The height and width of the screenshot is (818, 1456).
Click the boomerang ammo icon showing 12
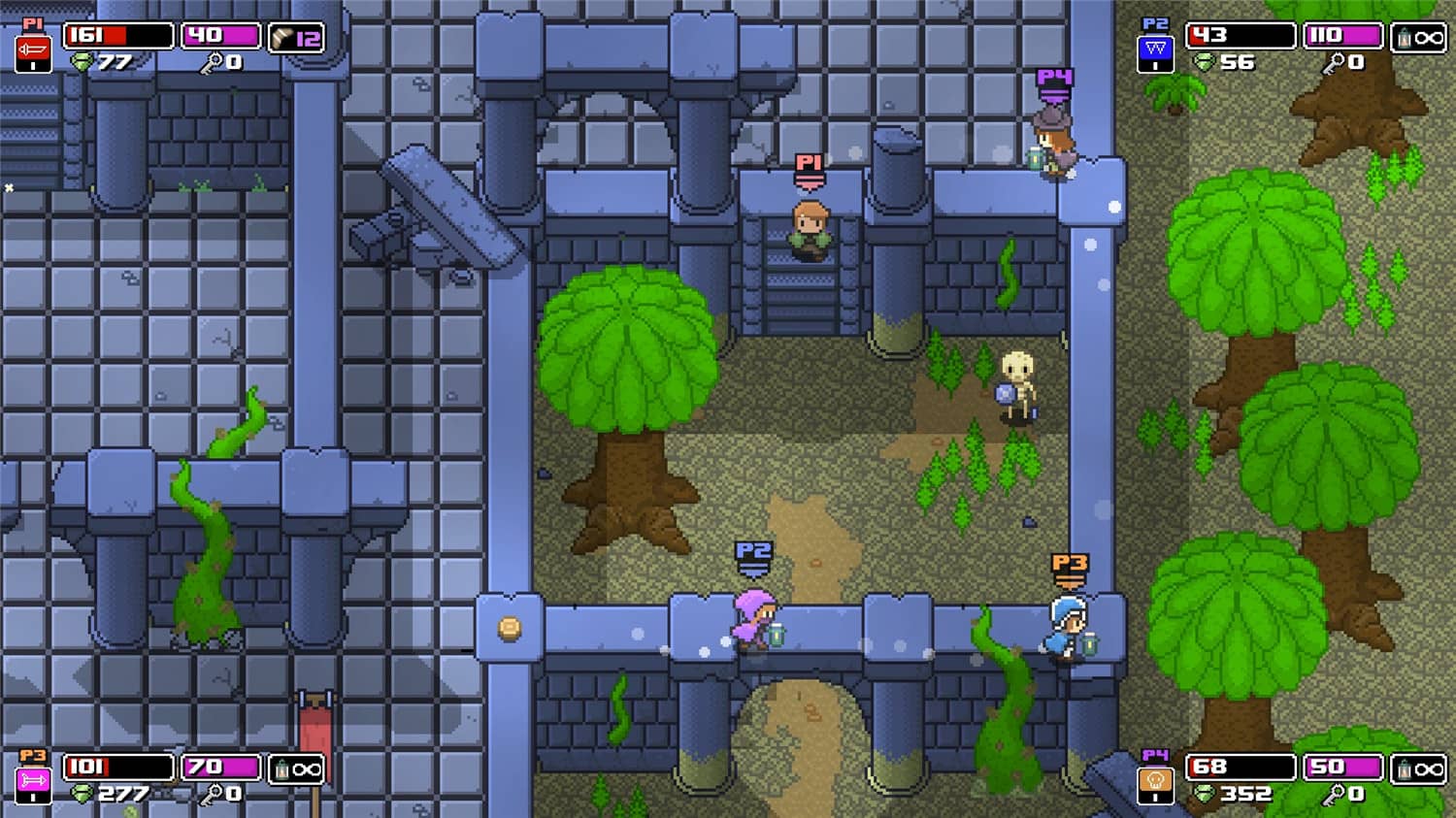[284, 37]
